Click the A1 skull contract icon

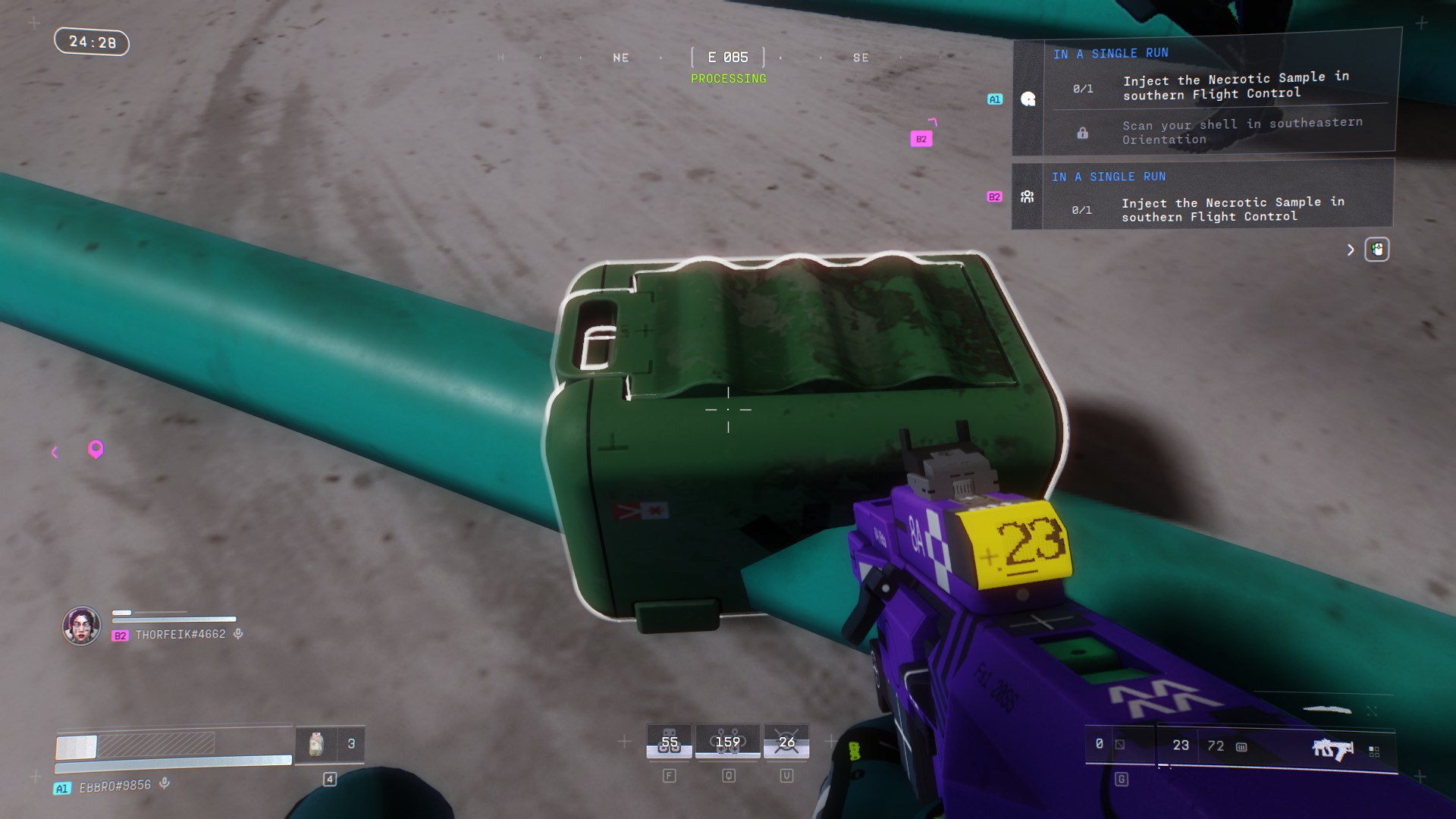pyautogui.click(x=1028, y=99)
